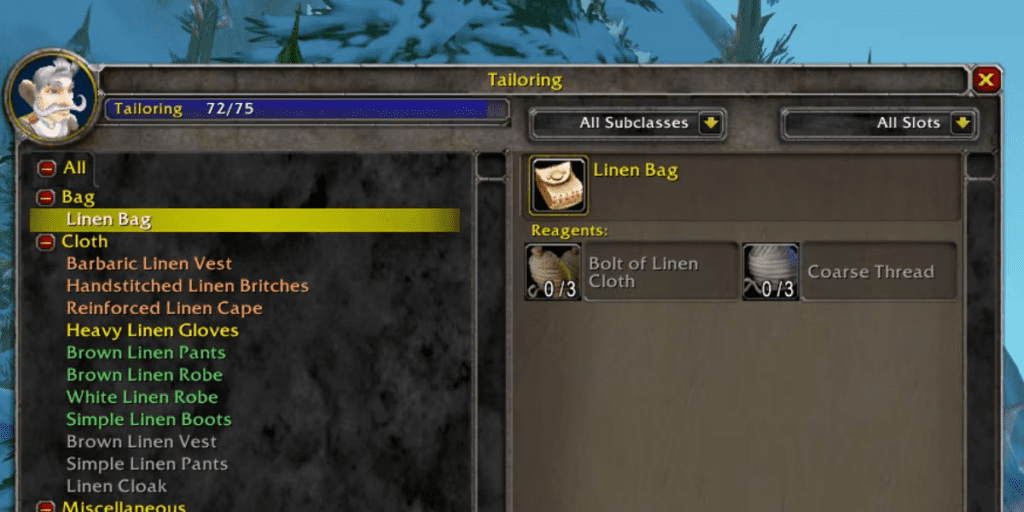Pick the Reinforced Linen Cape recipe

pos(164,308)
